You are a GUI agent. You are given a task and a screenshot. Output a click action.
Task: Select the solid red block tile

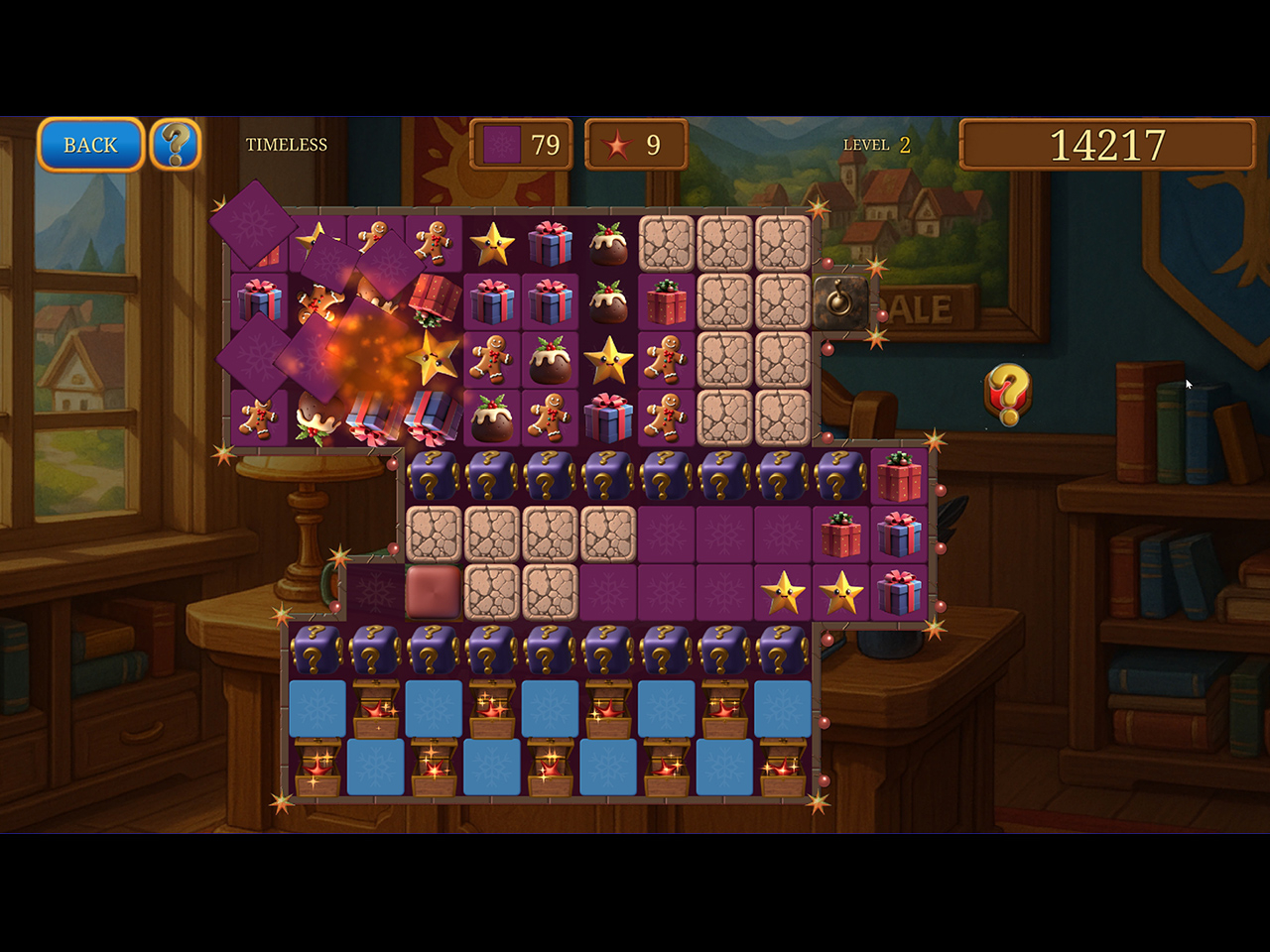434,591
